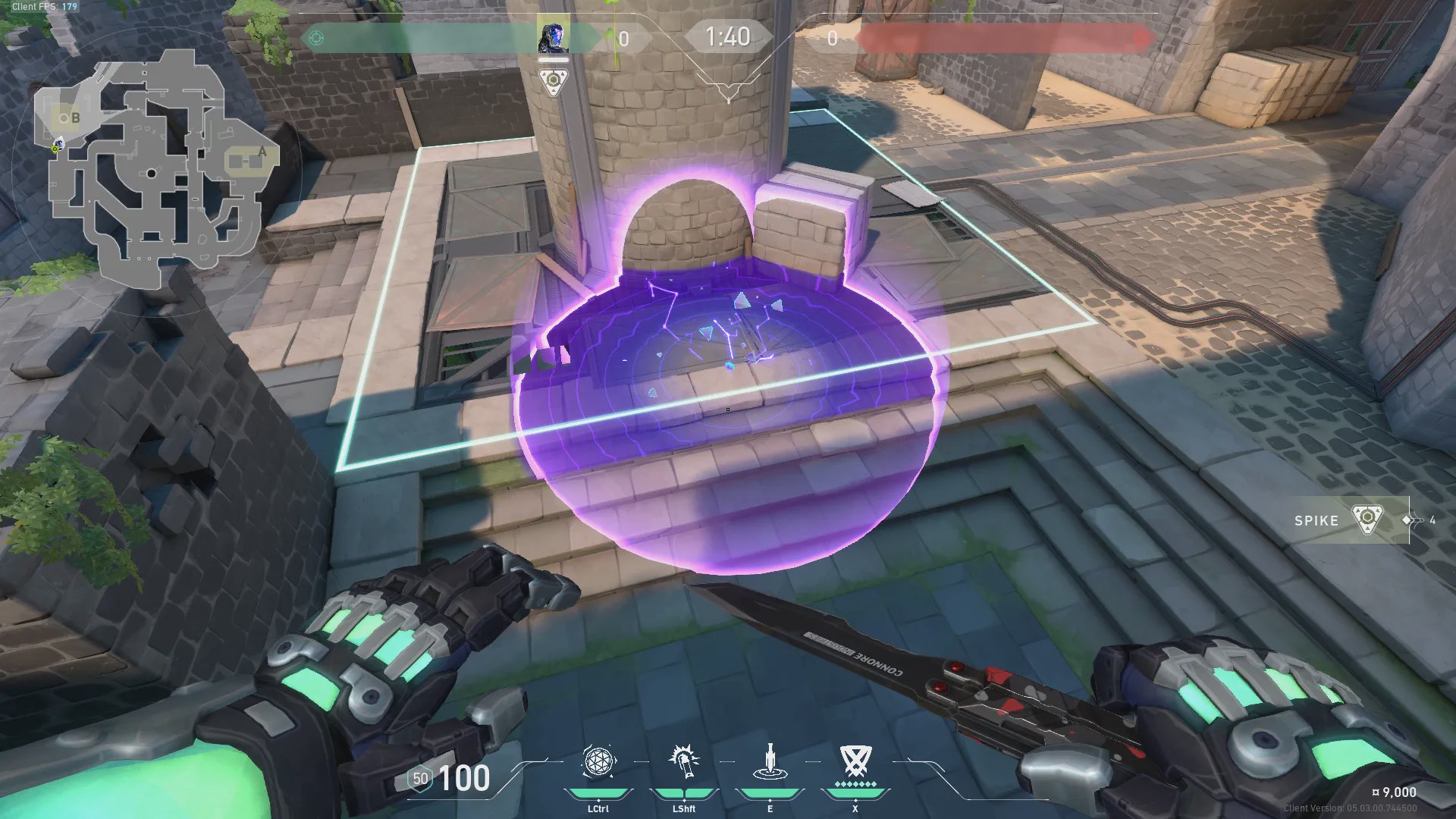Screen dimensions: 1456x819
Task: Click the agent portrait in the top bar
Action: (553, 38)
